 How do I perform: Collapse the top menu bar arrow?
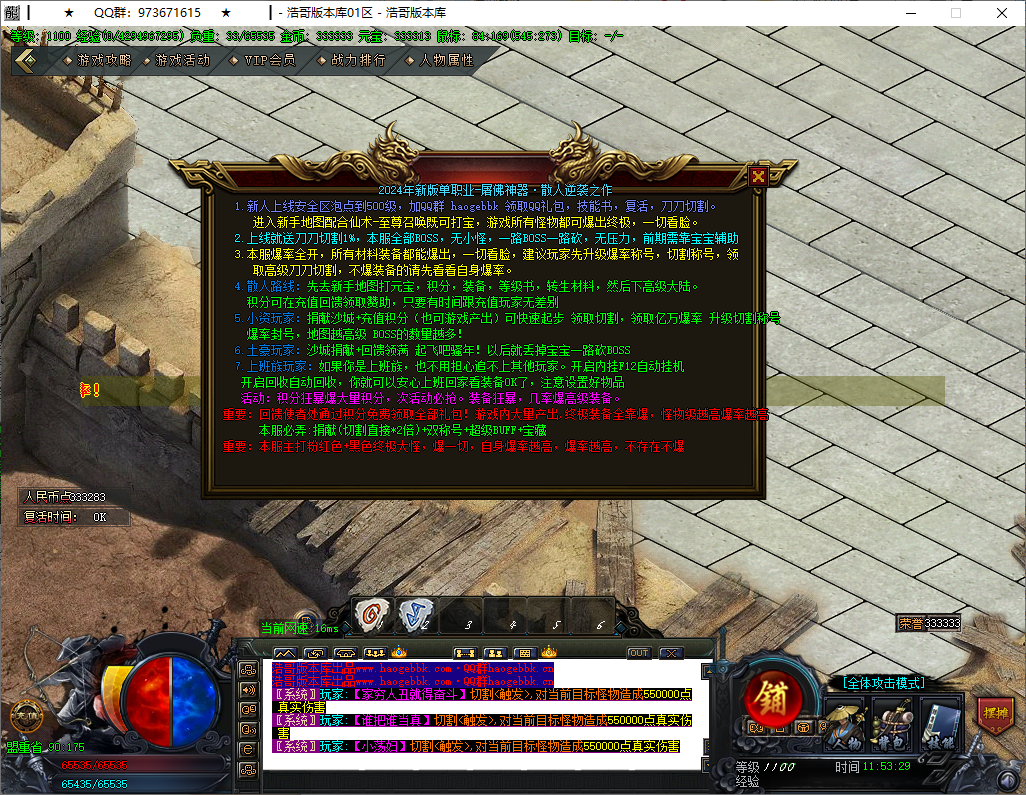(x=27, y=60)
